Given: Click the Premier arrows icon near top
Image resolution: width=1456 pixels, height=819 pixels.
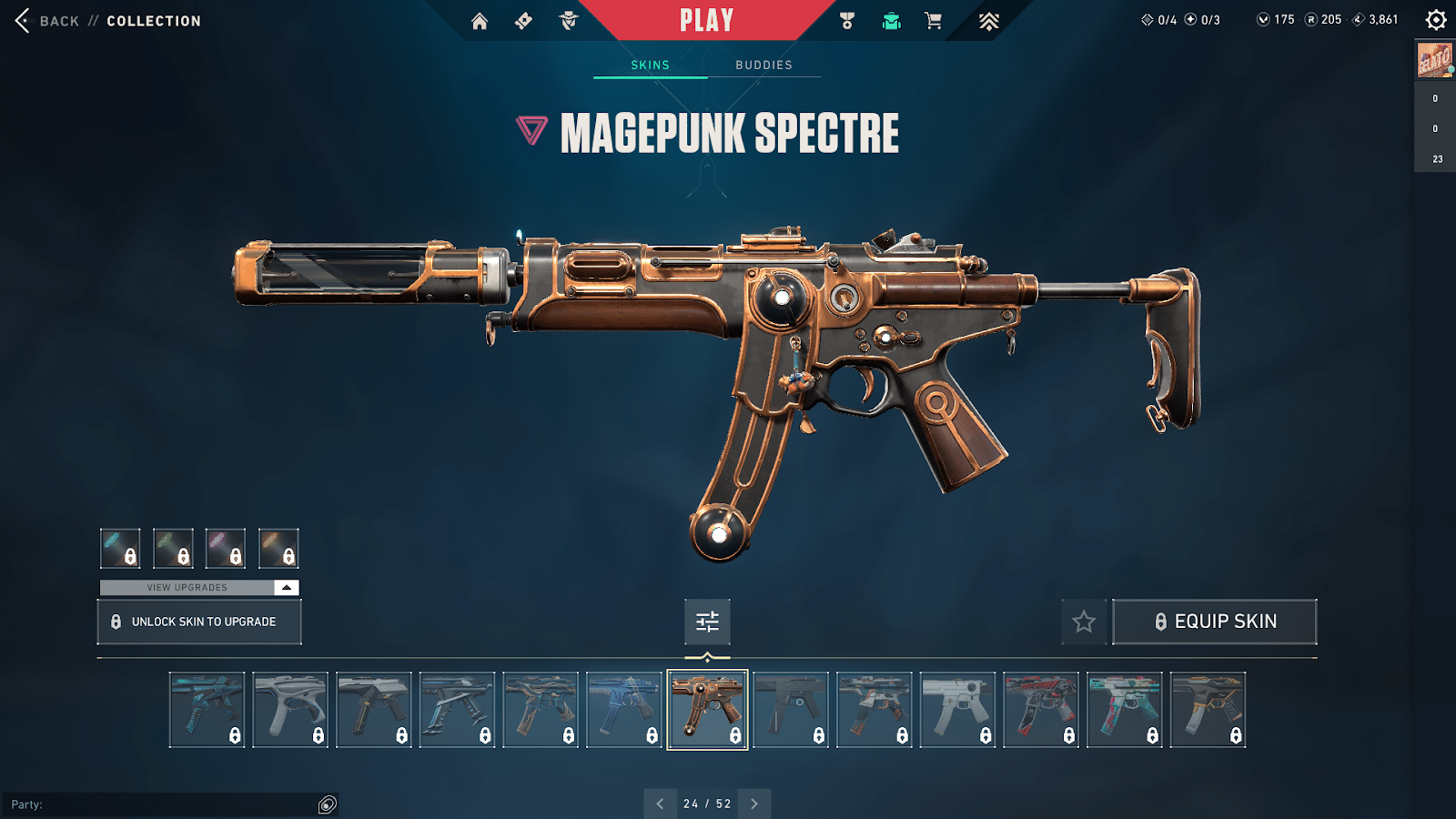Looking at the screenshot, I should pyautogui.click(x=989, y=20).
